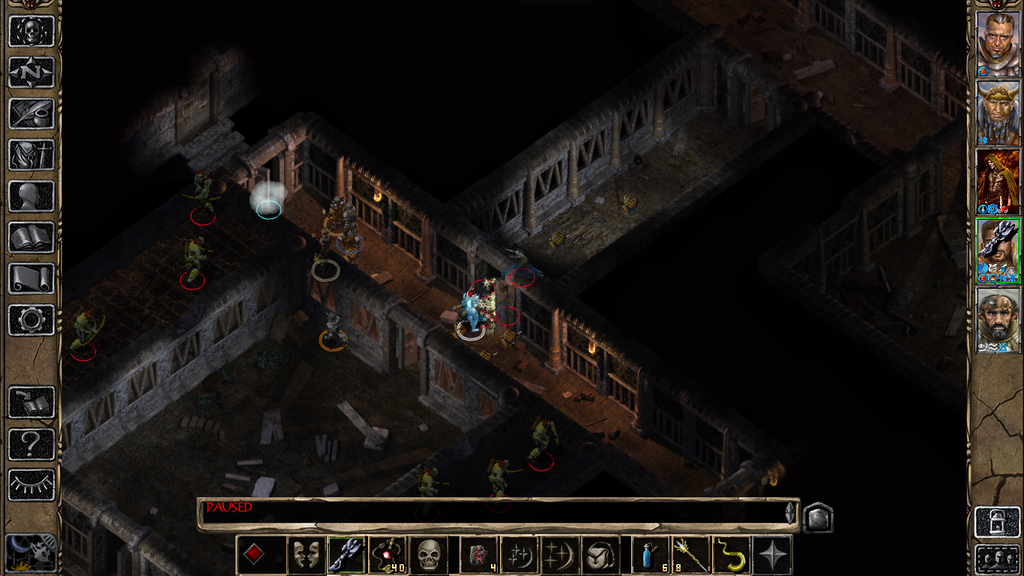Click the question mark help button
The height and width of the screenshot is (576, 1024).
point(31,444)
